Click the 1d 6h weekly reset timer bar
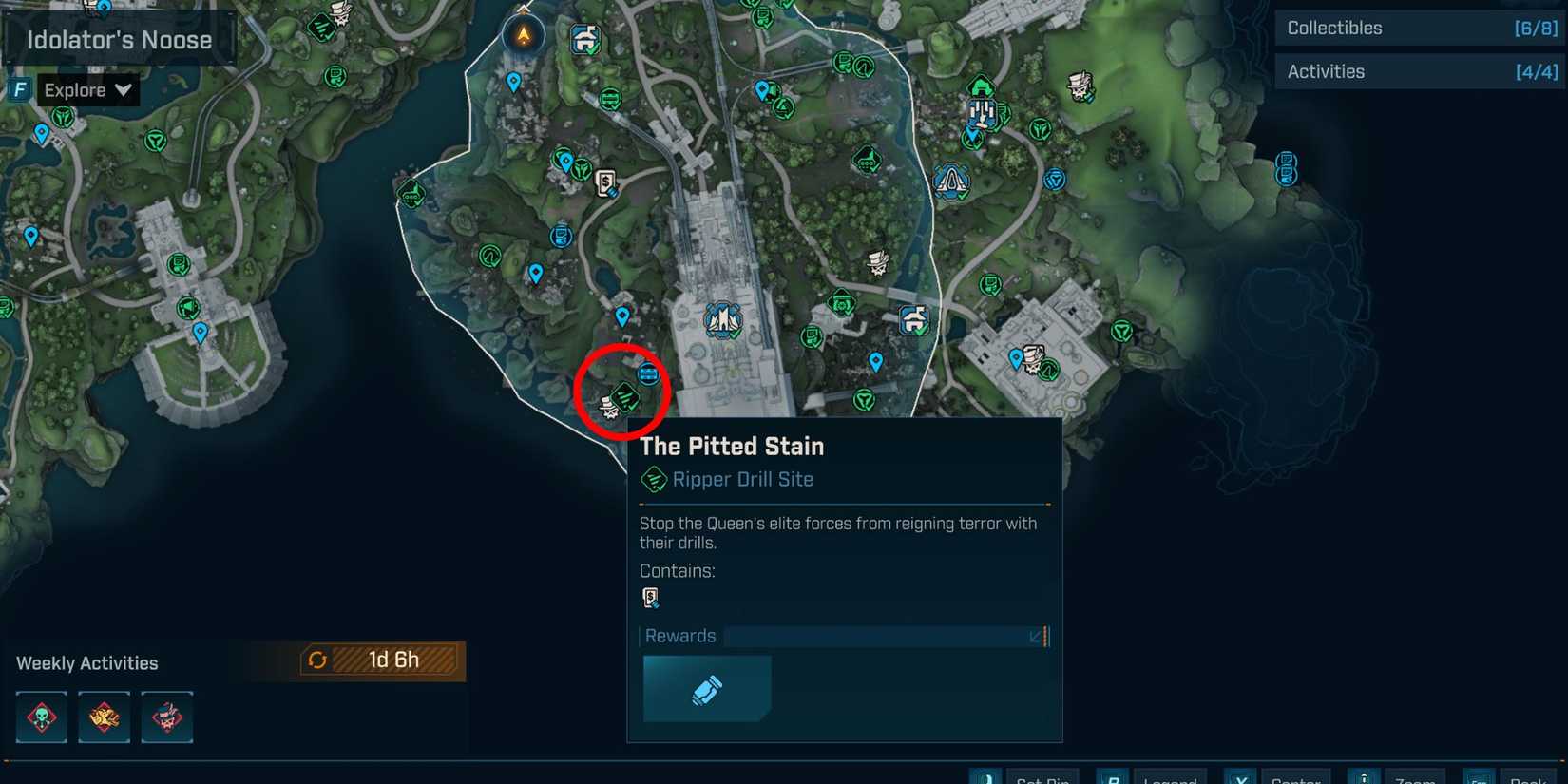The width and height of the screenshot is (1568, 784). [380, 659]
